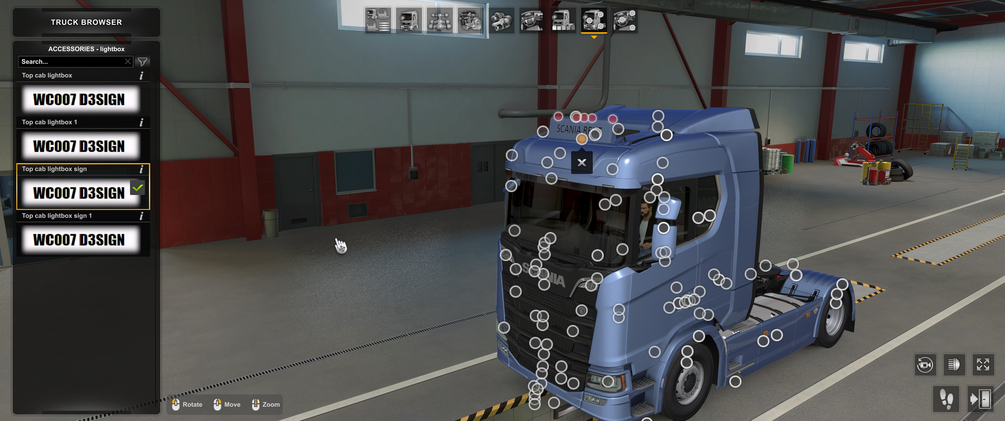
Task: Open the truck overview list tab
Action: [378, 19]
